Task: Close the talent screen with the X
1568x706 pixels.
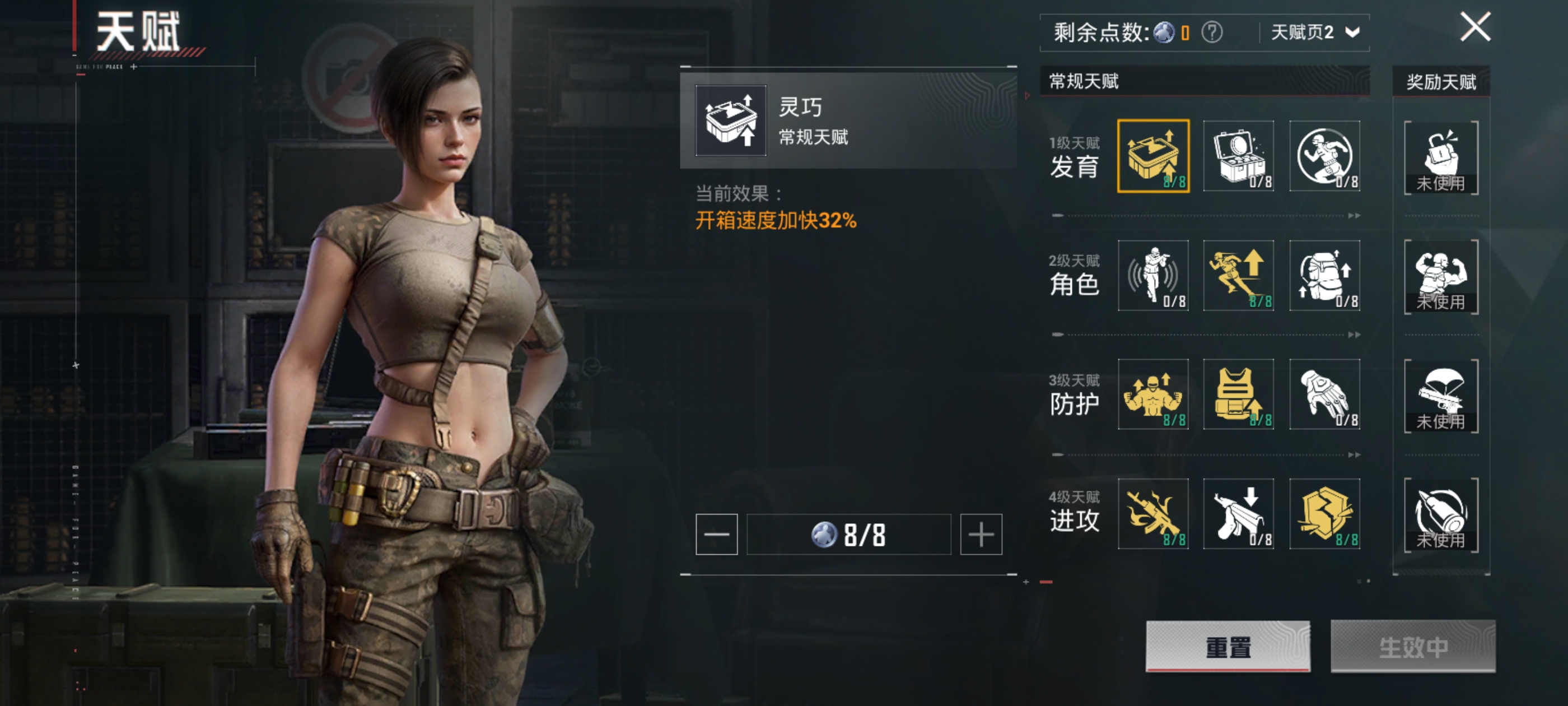Action: pos(1475,27)
